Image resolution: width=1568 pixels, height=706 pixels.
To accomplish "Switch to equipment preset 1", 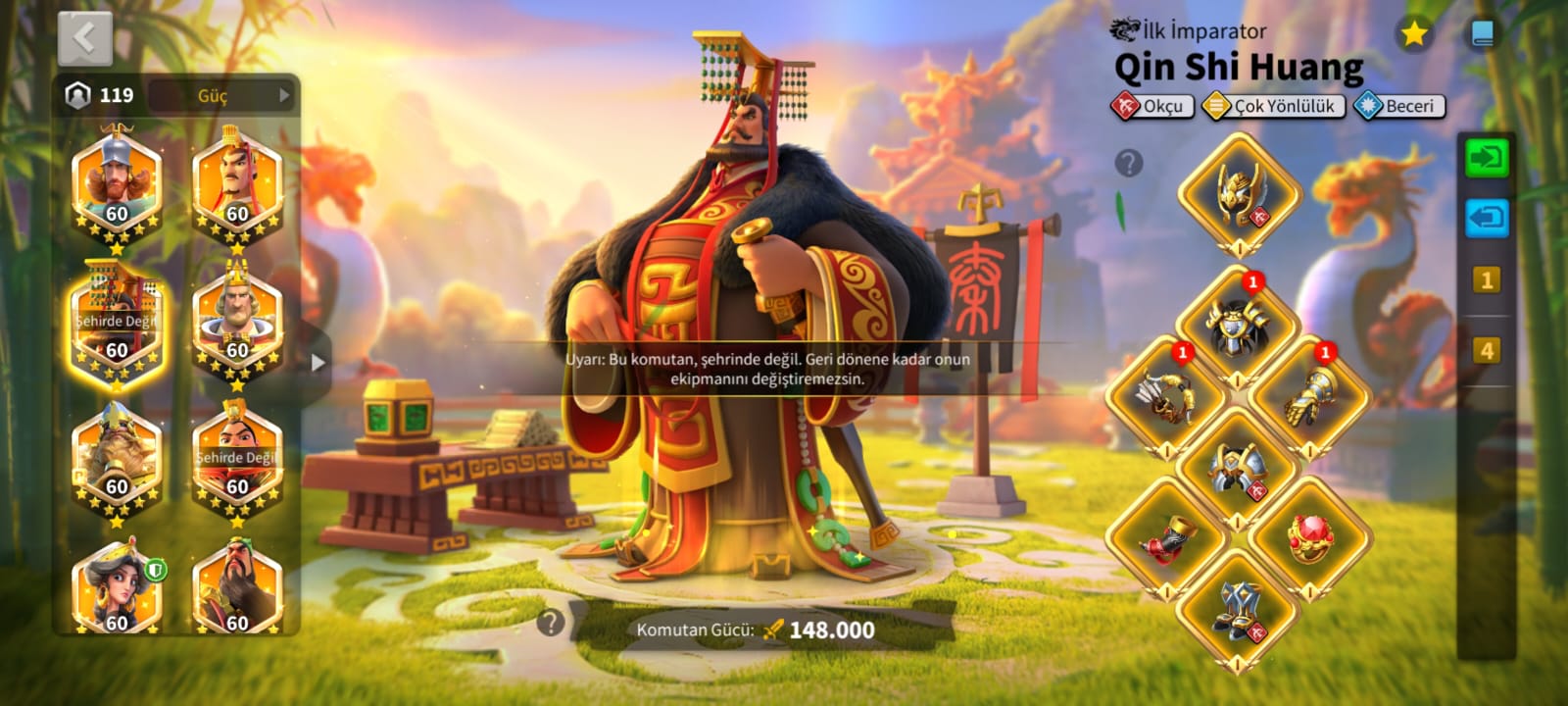I will click(x=1486, y=280).
